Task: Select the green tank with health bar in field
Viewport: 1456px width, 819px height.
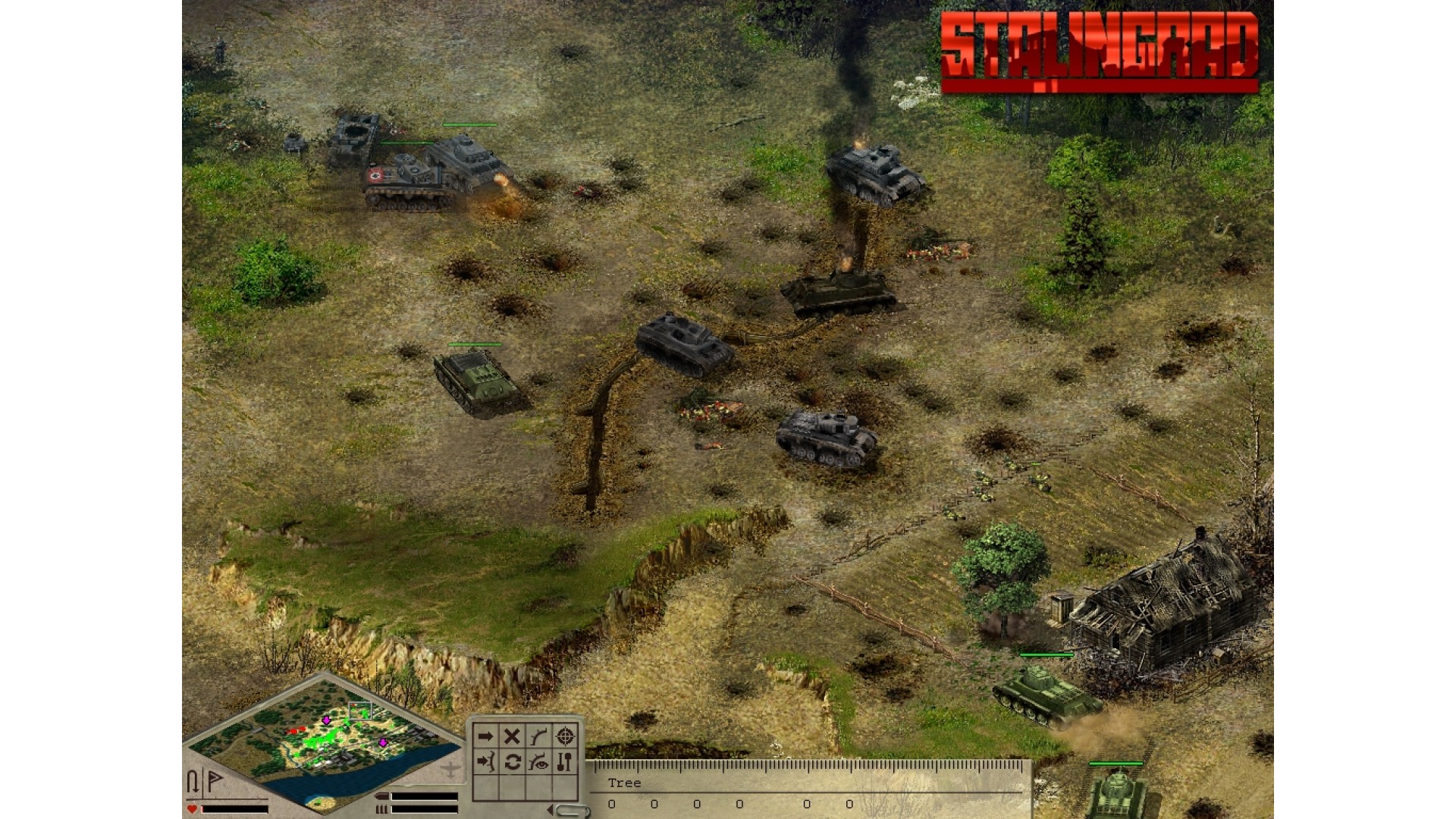Action: (476, 381)
